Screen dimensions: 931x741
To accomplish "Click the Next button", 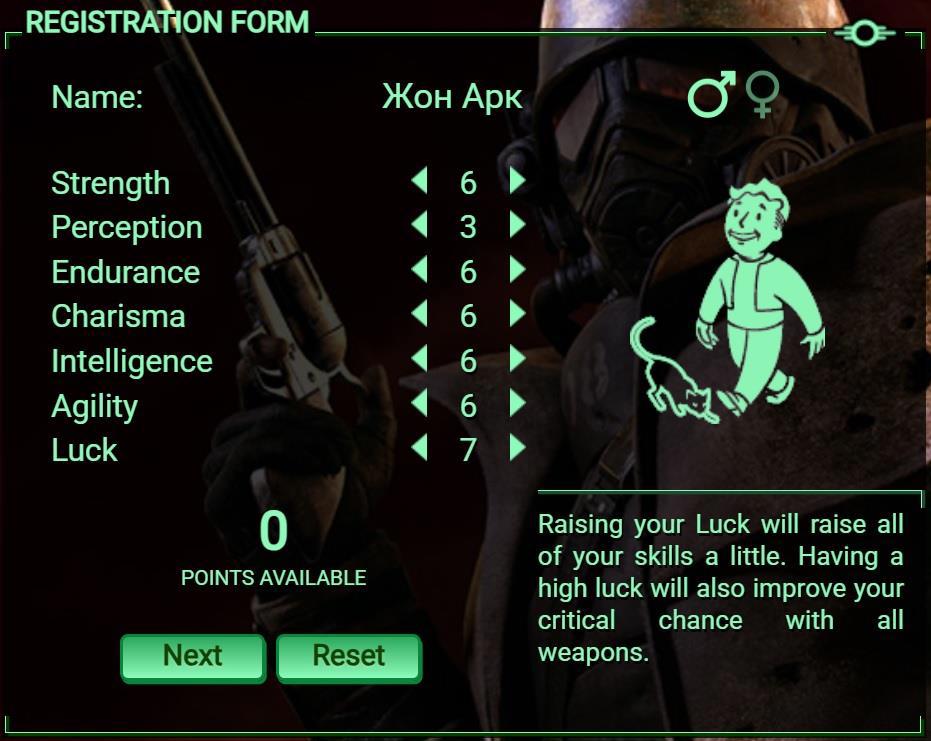I will (193, 657).
